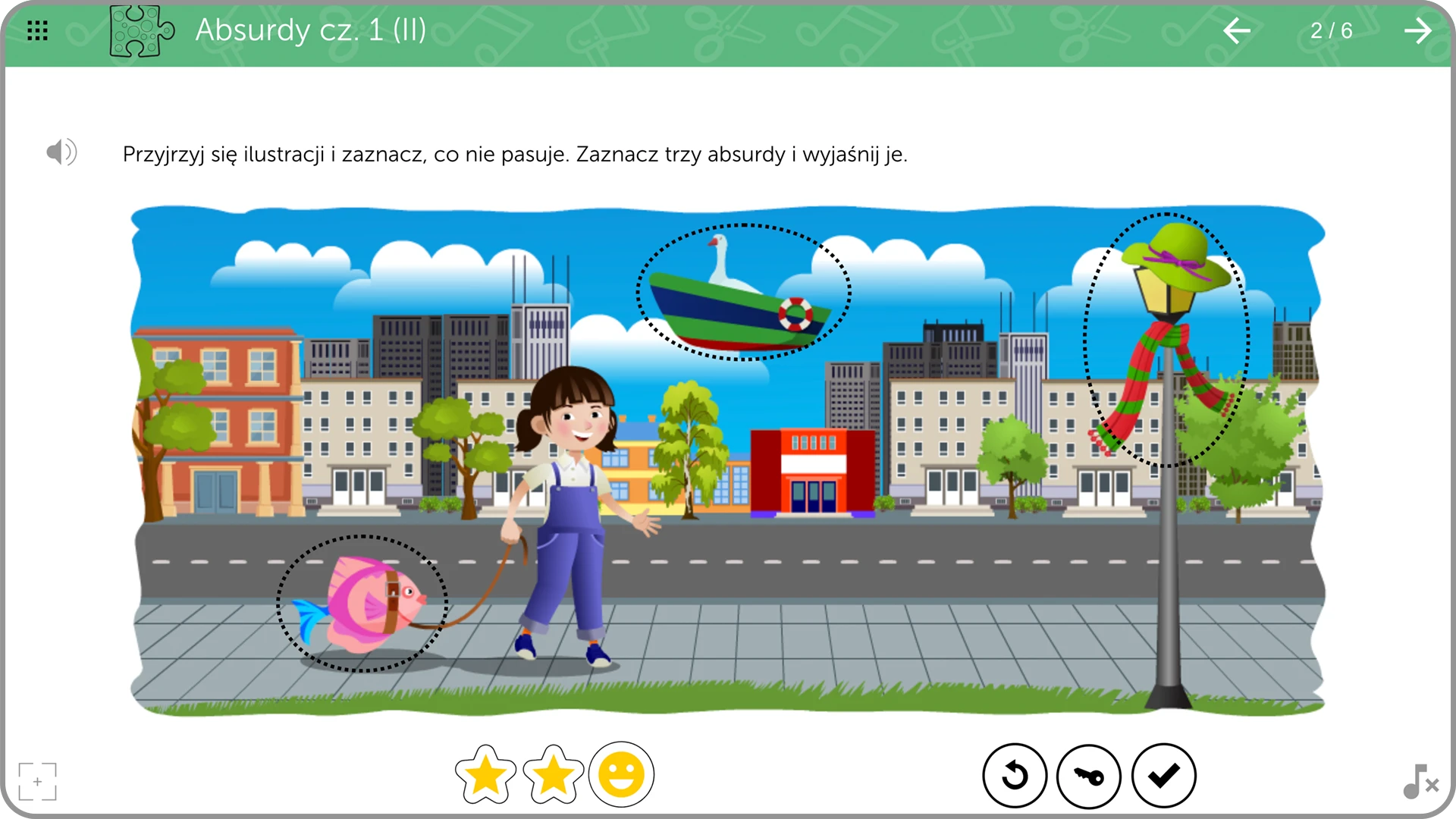Click the first yellow star
Viewport: 1456px width, 819px height.
pos(485,775)
